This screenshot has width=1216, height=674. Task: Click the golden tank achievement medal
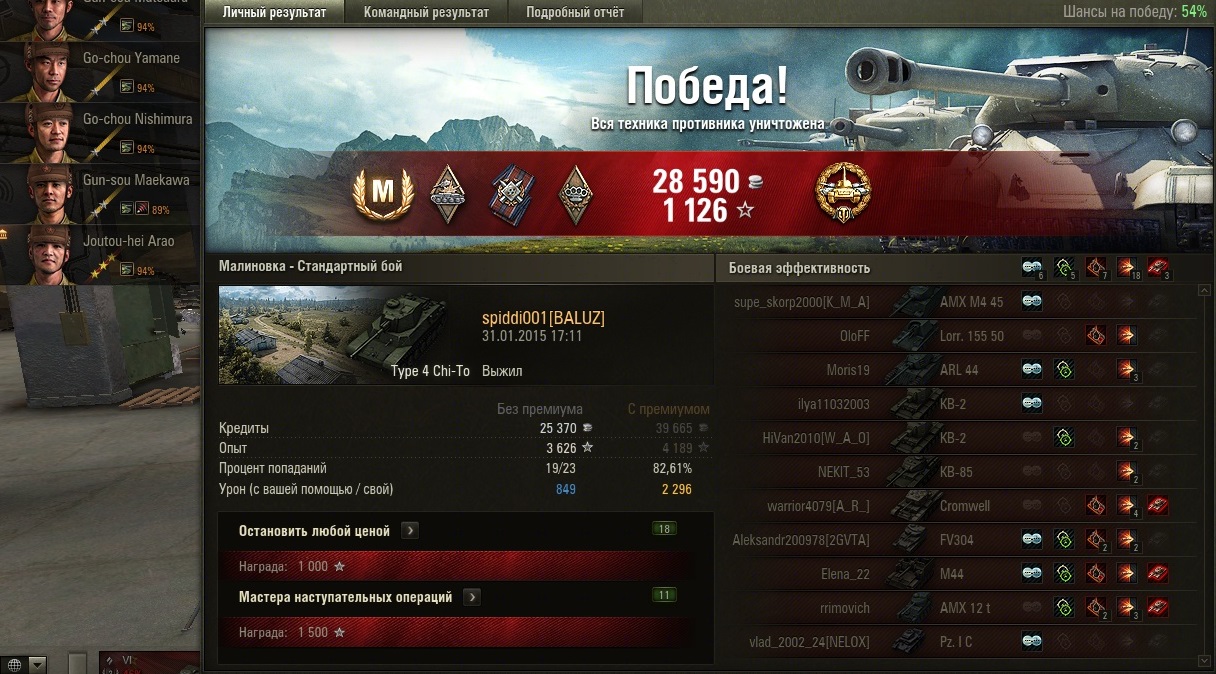point(844,192)
